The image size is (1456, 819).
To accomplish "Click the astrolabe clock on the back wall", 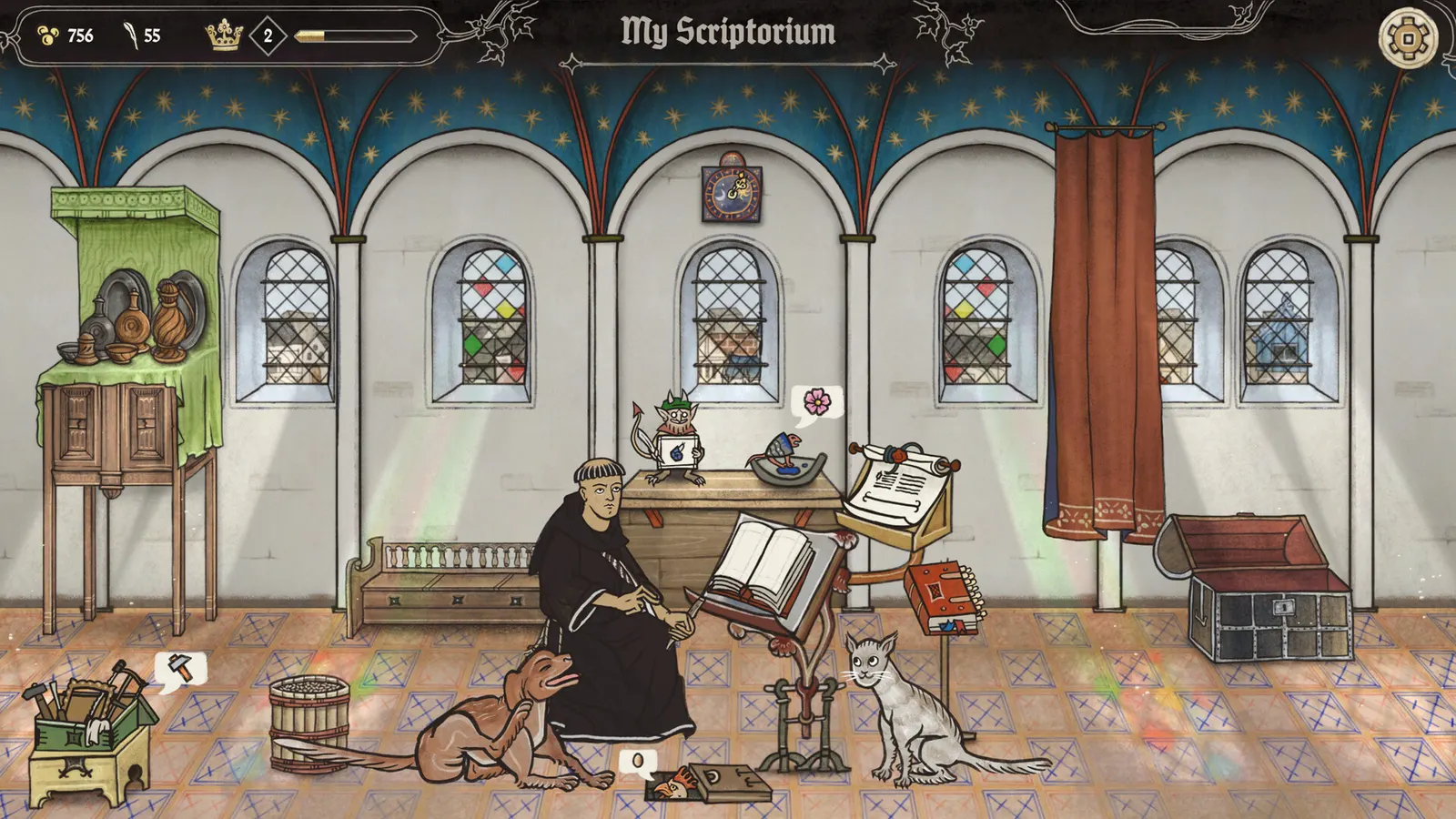I will (733, 193).
